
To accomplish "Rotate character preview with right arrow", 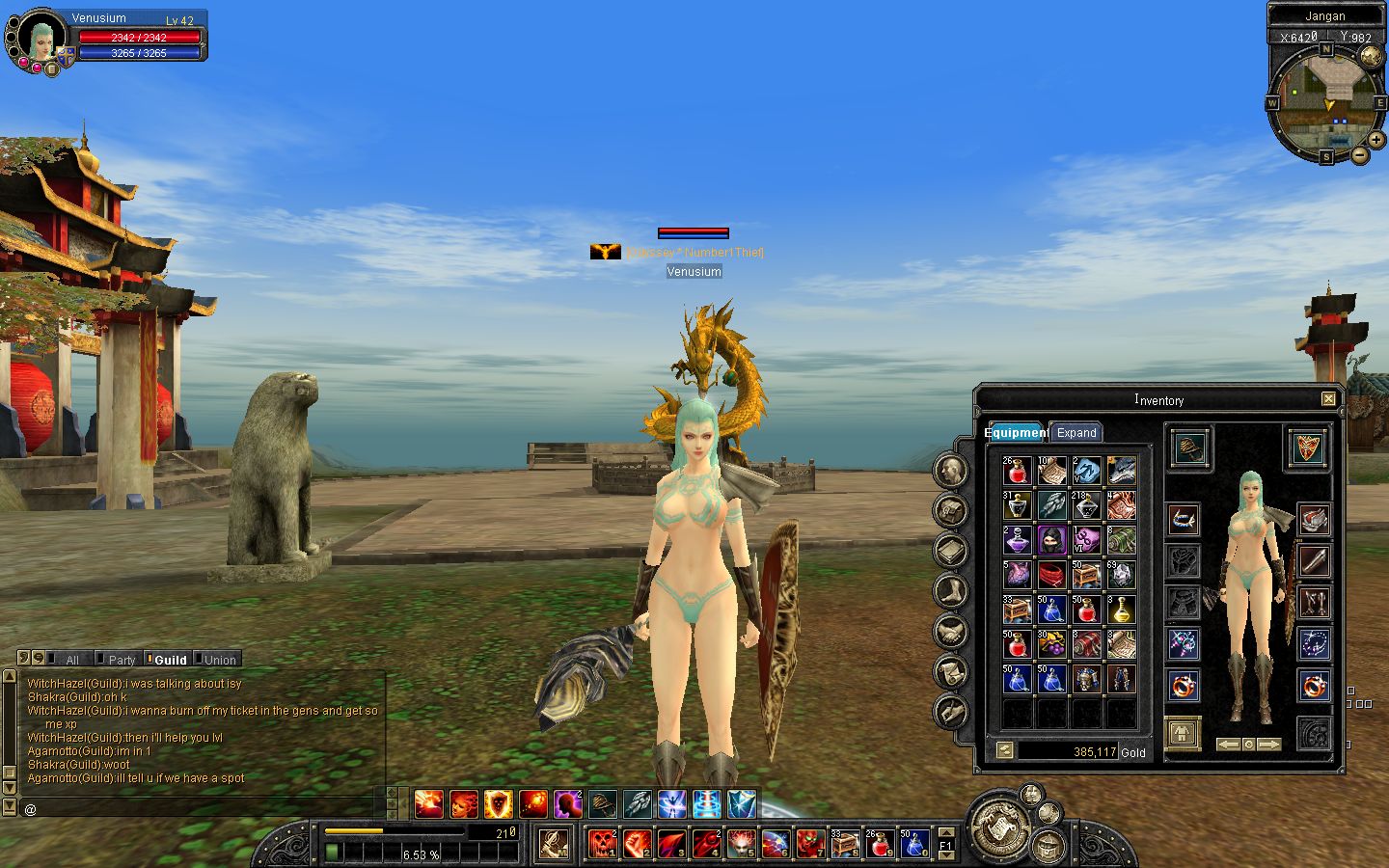I will (1269, 745).
